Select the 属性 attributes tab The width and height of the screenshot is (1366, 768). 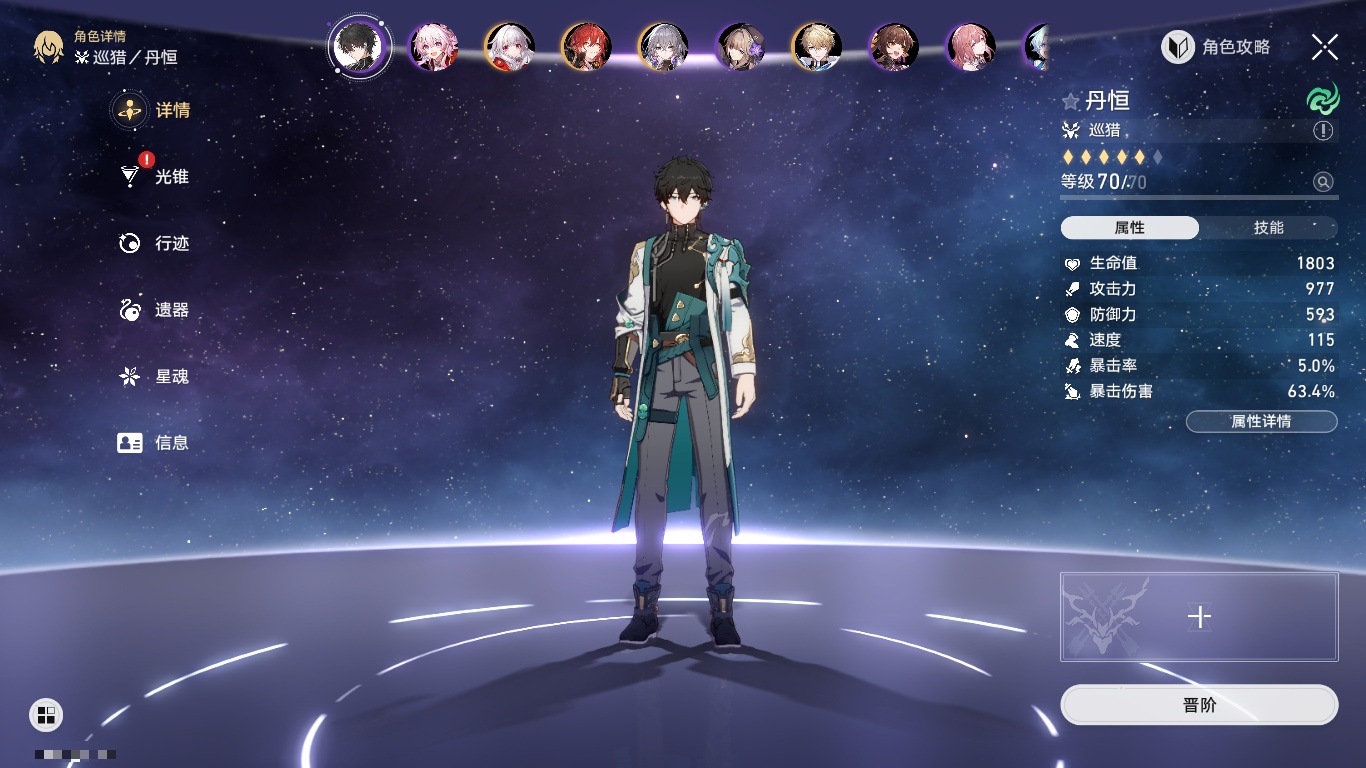point(1130,228)
